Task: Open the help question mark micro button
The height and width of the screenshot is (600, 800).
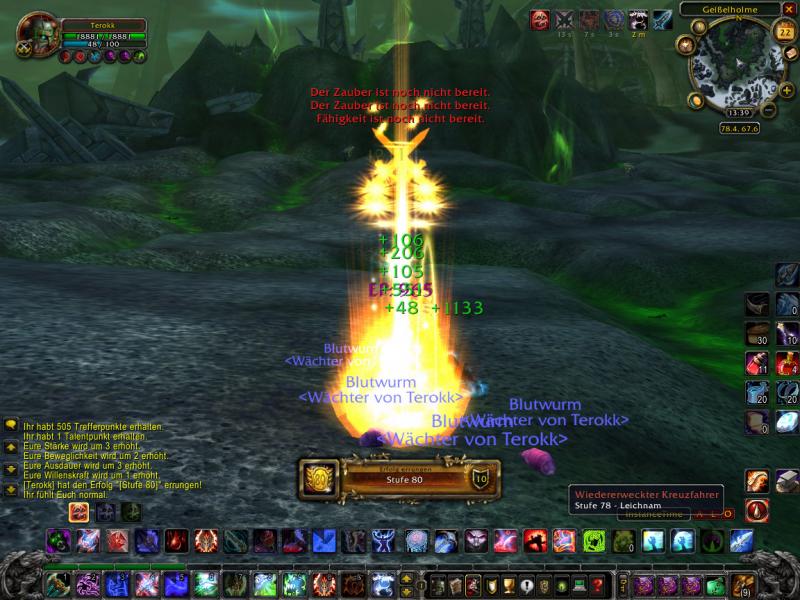Action: 599,585
